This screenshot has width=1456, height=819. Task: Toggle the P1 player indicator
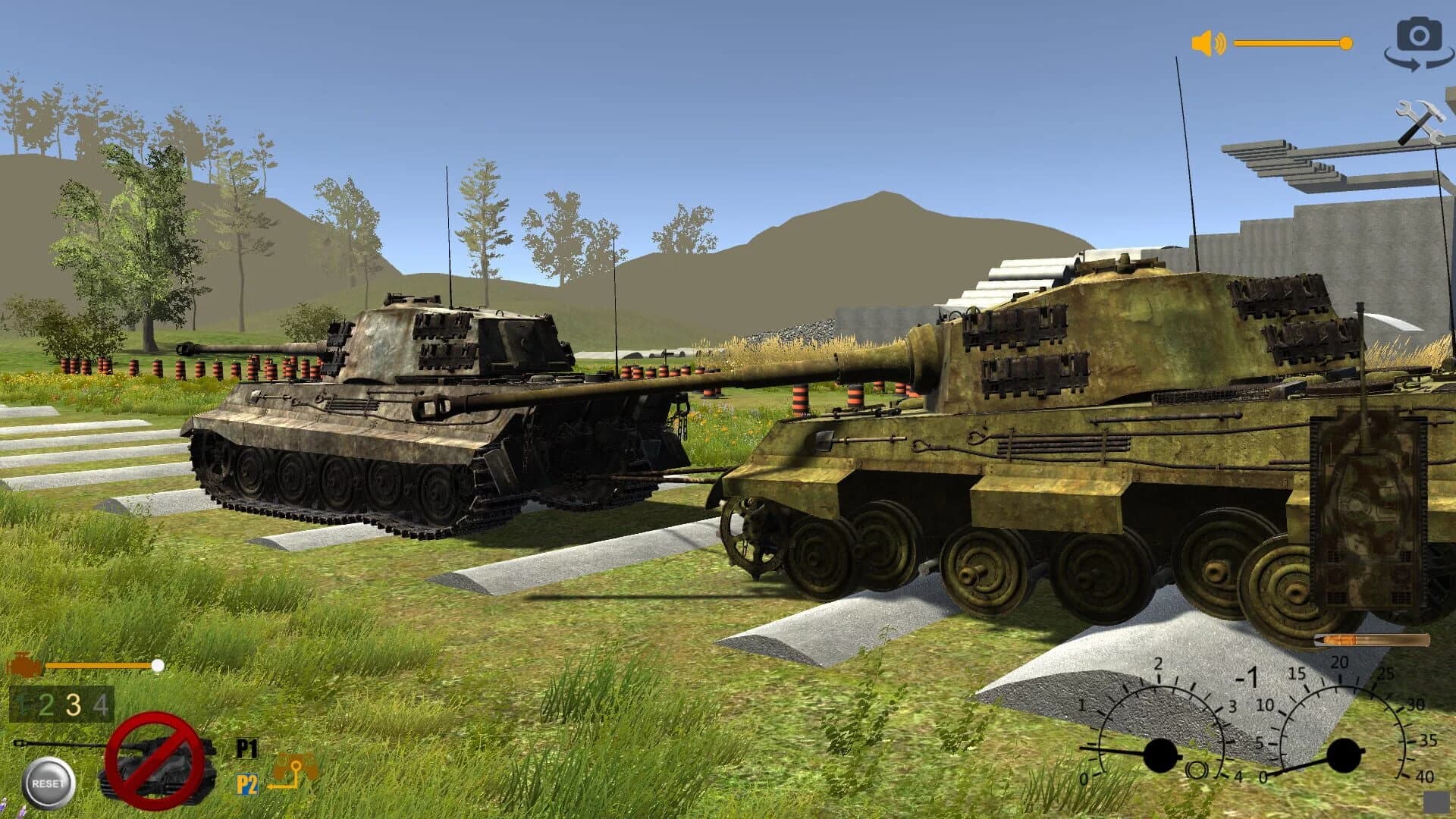[246, 749]
